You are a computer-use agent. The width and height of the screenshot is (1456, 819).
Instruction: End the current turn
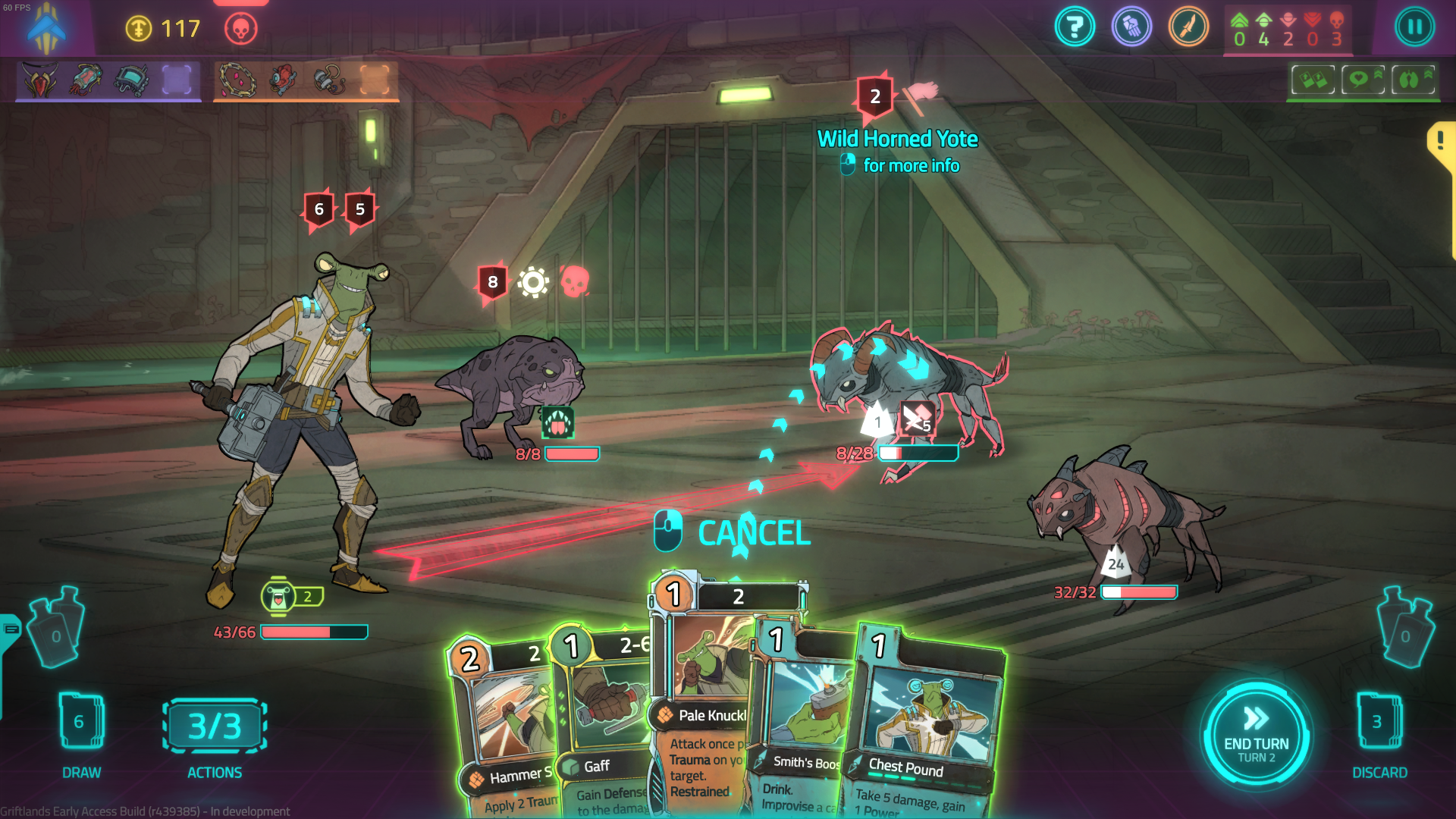(1256, 735)
